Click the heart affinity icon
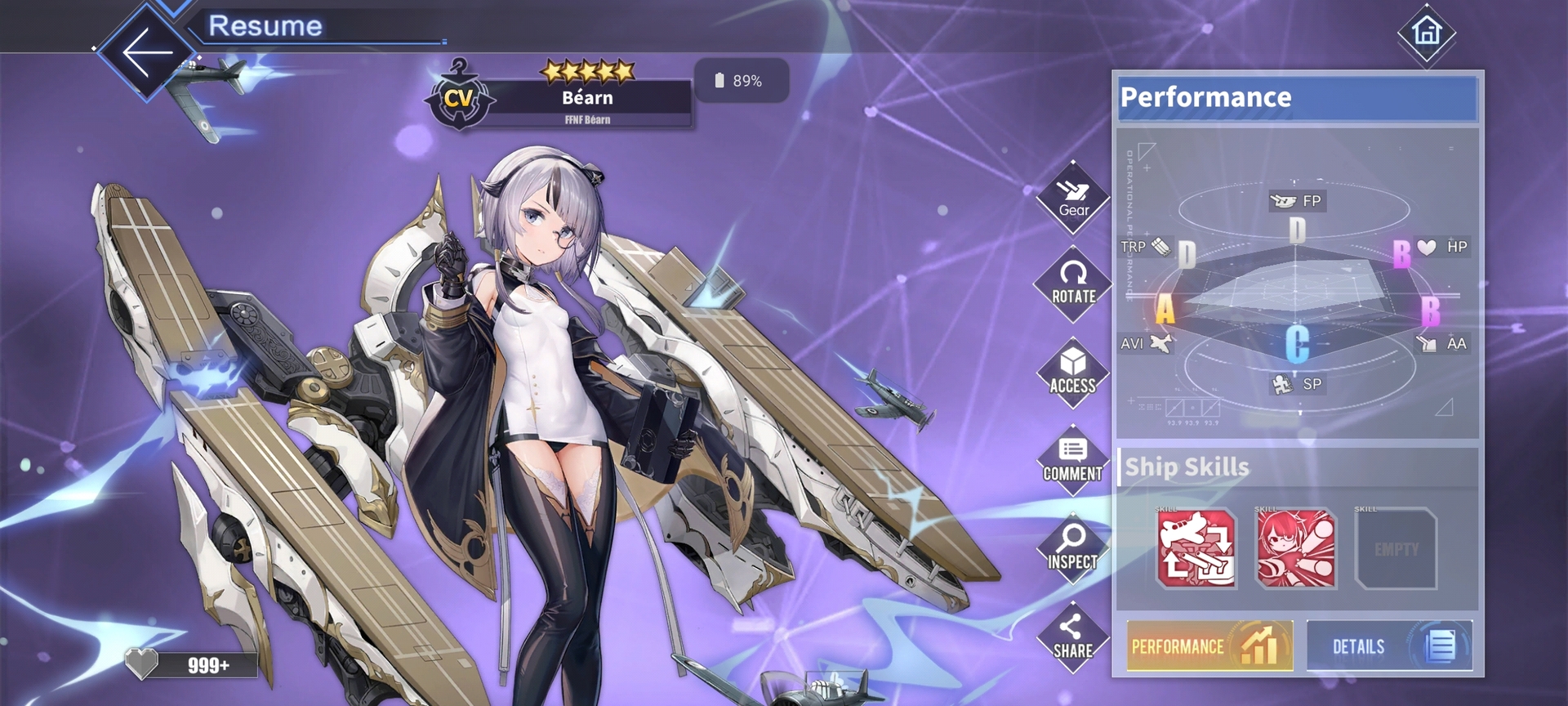 pos(141,664)
